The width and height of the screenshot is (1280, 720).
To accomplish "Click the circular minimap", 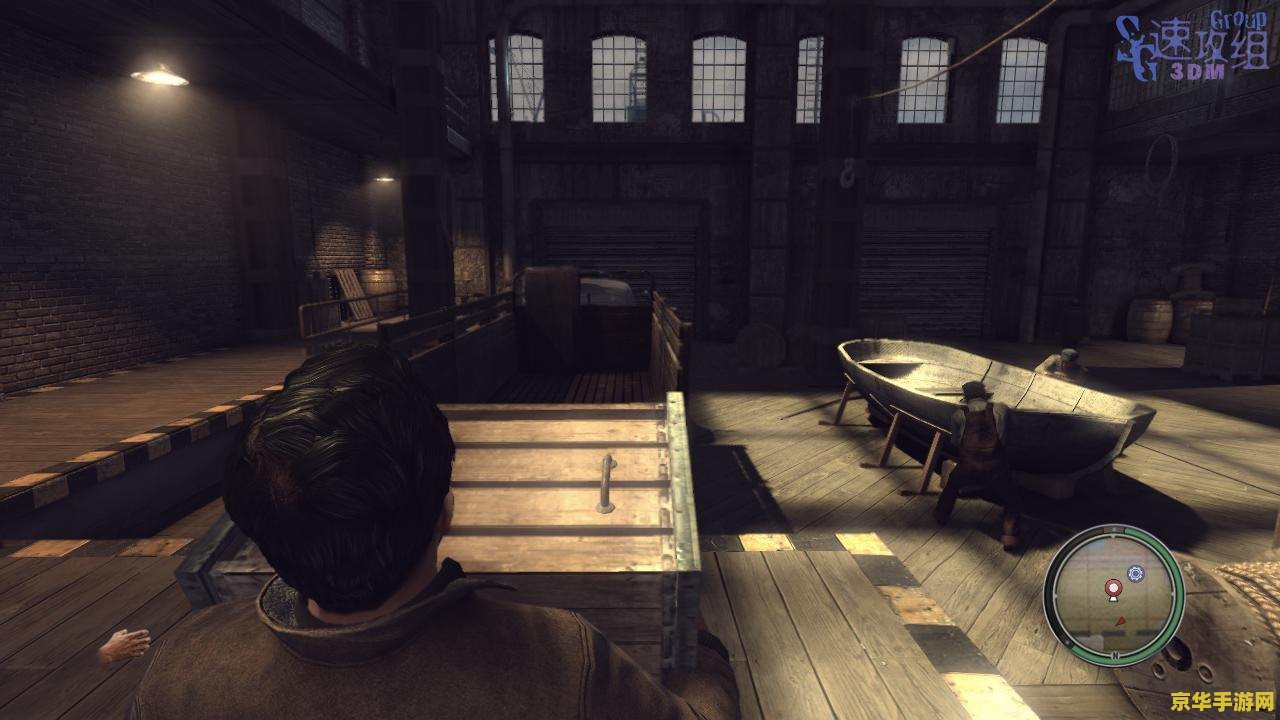I will pyautogui.click(x=1113, y=595).
